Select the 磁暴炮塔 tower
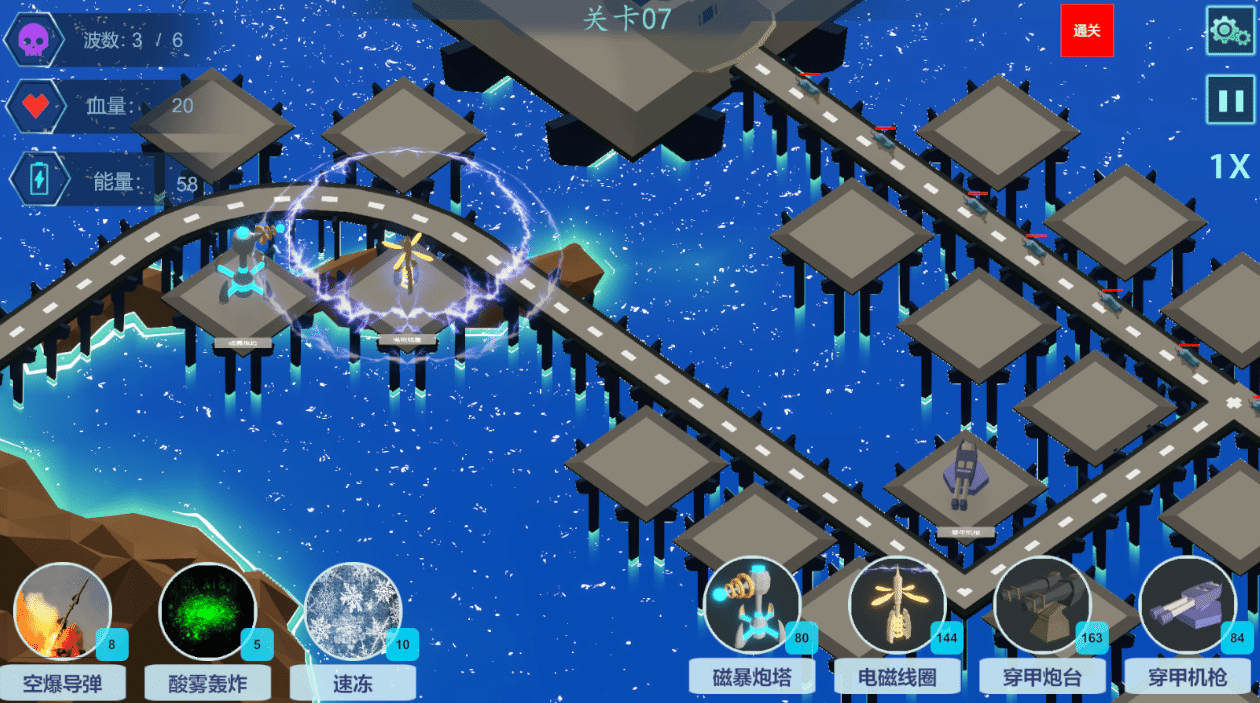Image resolution: width=1260 pixels, height=703 pixels. [752, 605]
